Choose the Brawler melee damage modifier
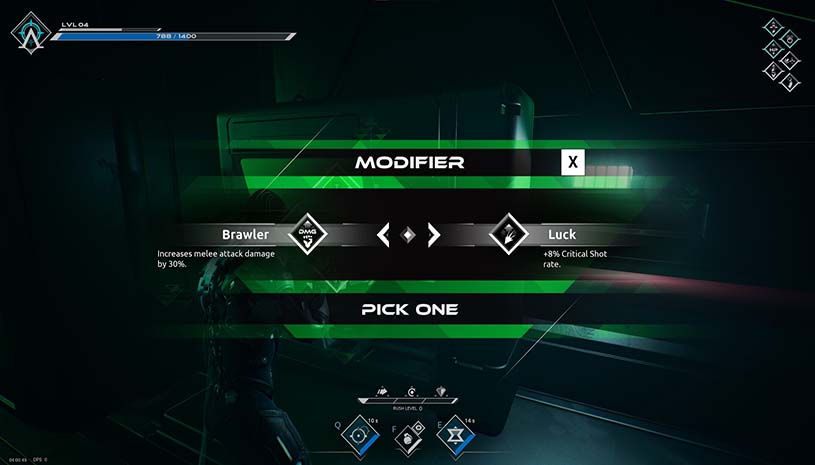Image resolution: width=815 pixels, height=465 pixels. [308, 234]
